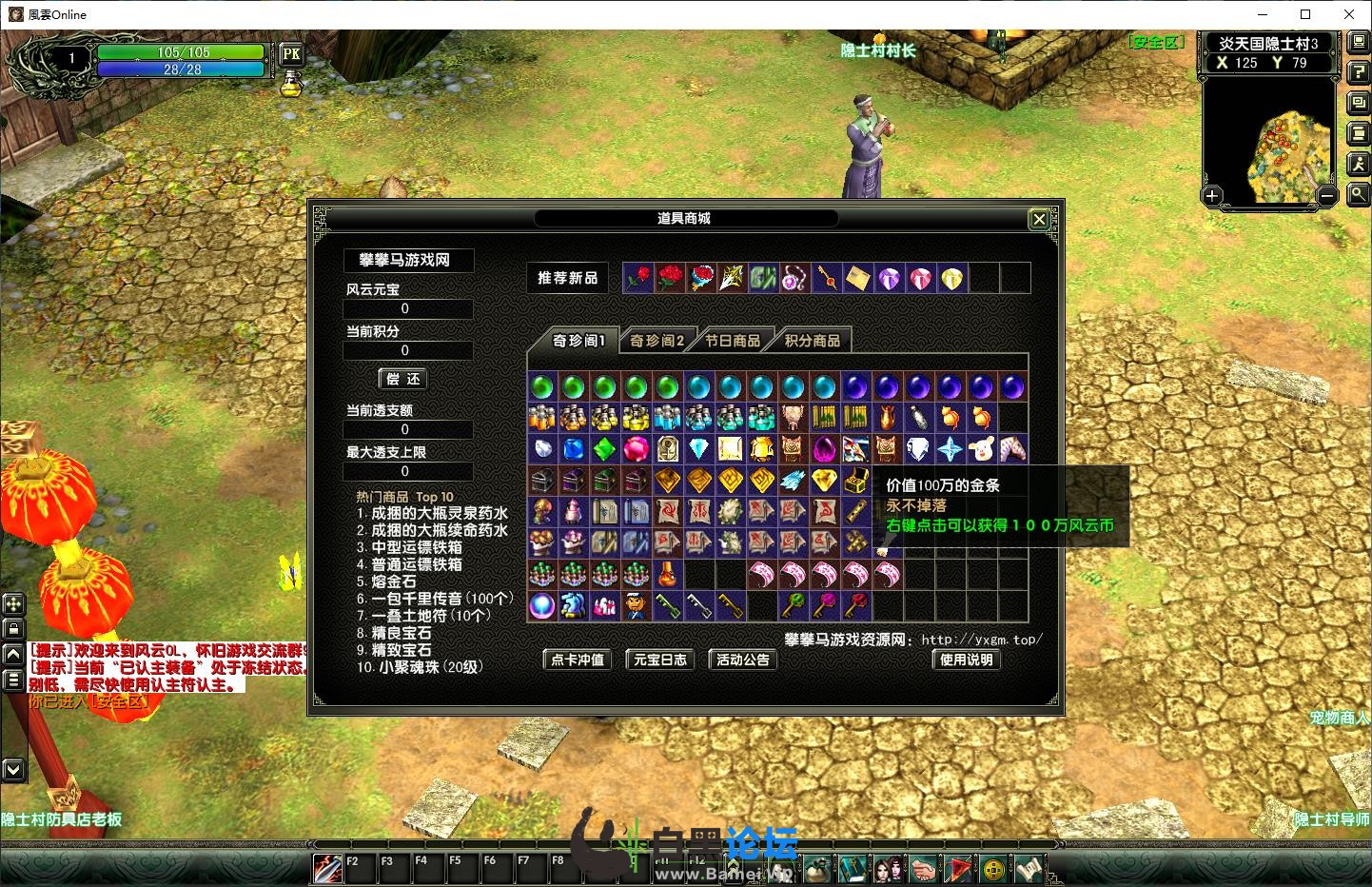This screenshot has height=887, width=1372.
Task: Show the 使用说明 usage instructions
Action: [966, 660]
